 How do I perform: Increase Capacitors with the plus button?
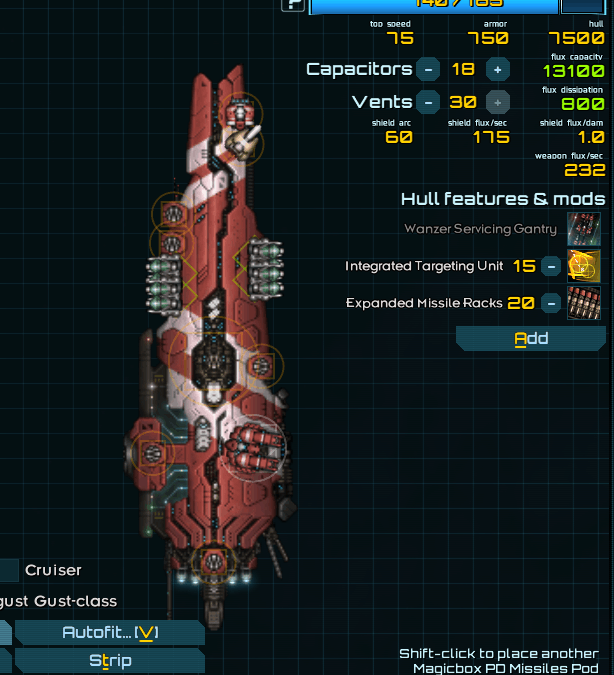[497, 69]
